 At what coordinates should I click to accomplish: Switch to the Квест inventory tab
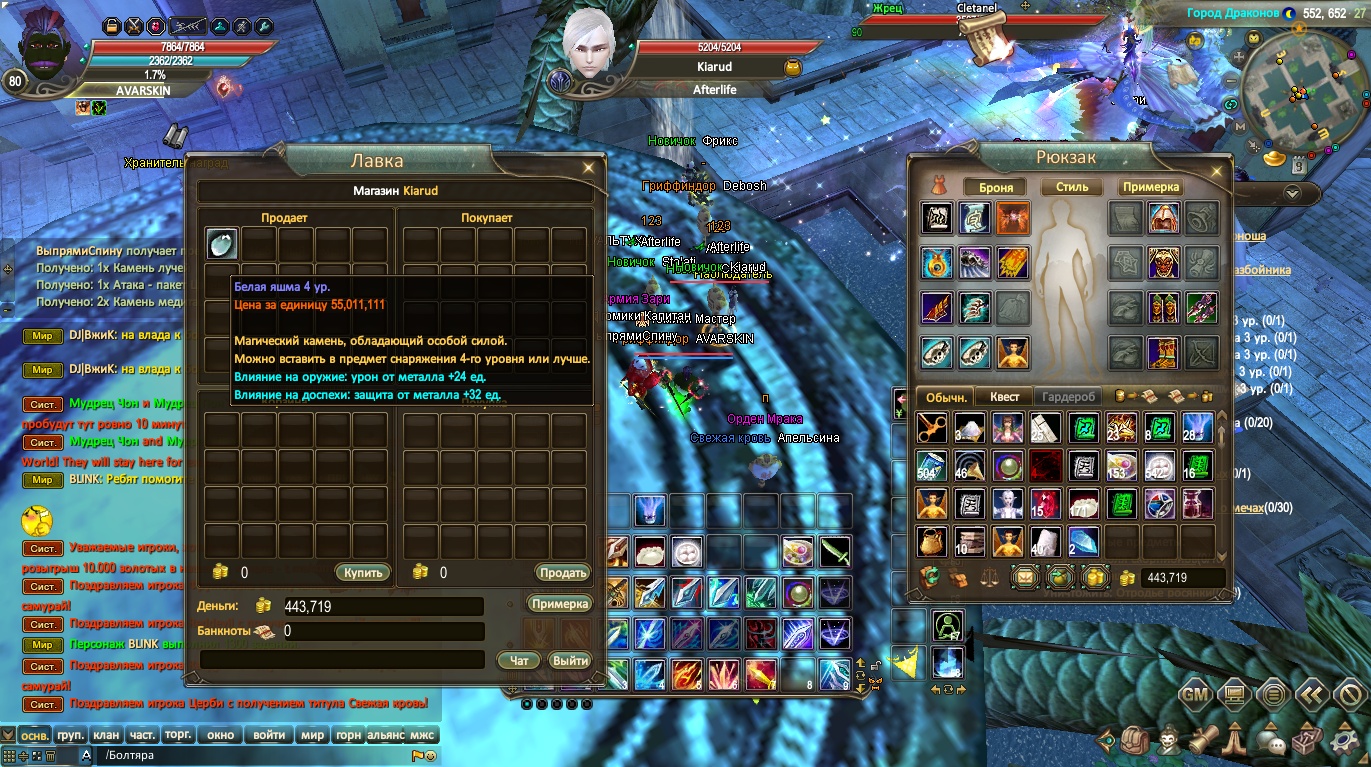point(1004,397)
